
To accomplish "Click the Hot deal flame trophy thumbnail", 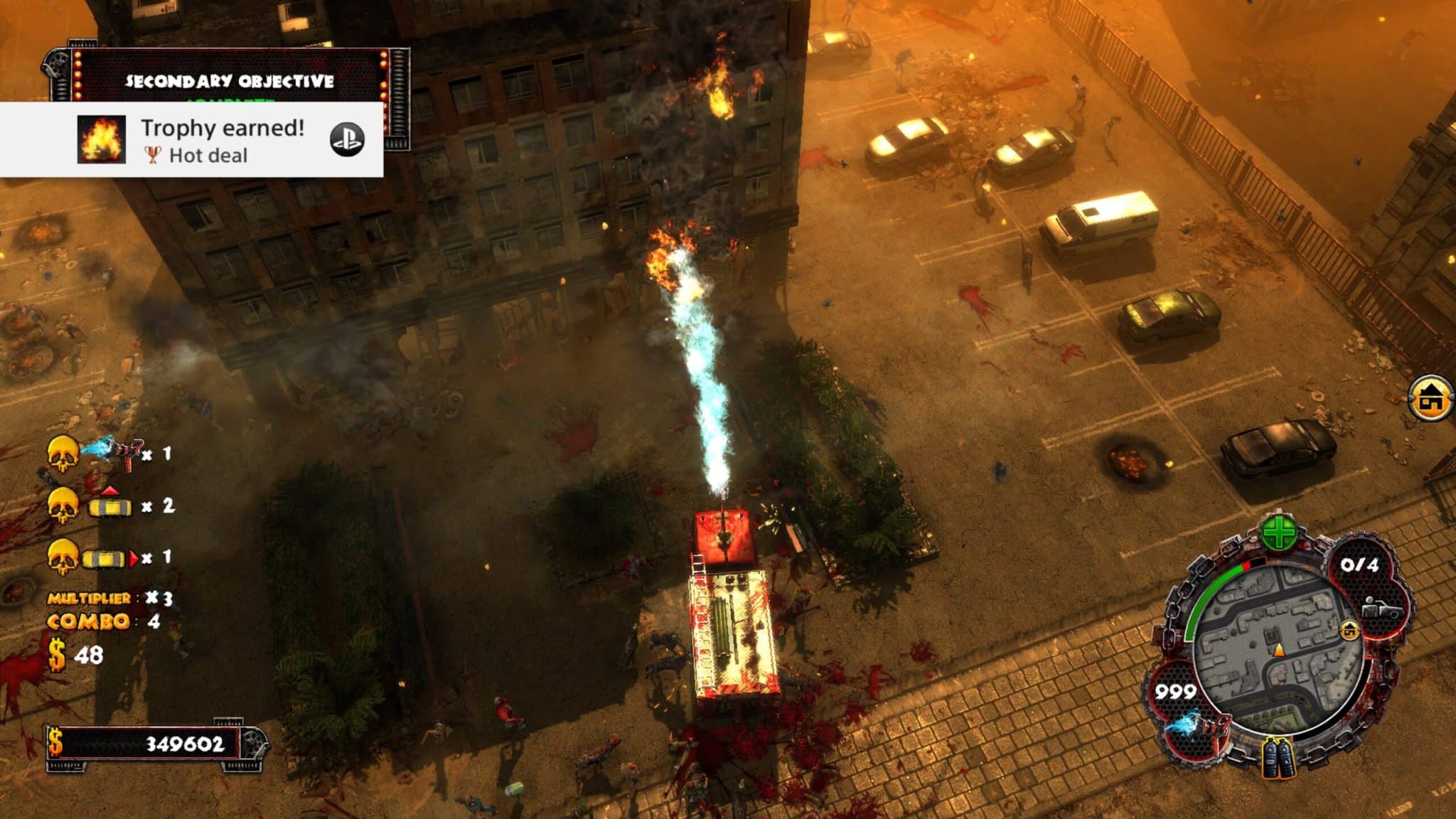I will (102, 139).
